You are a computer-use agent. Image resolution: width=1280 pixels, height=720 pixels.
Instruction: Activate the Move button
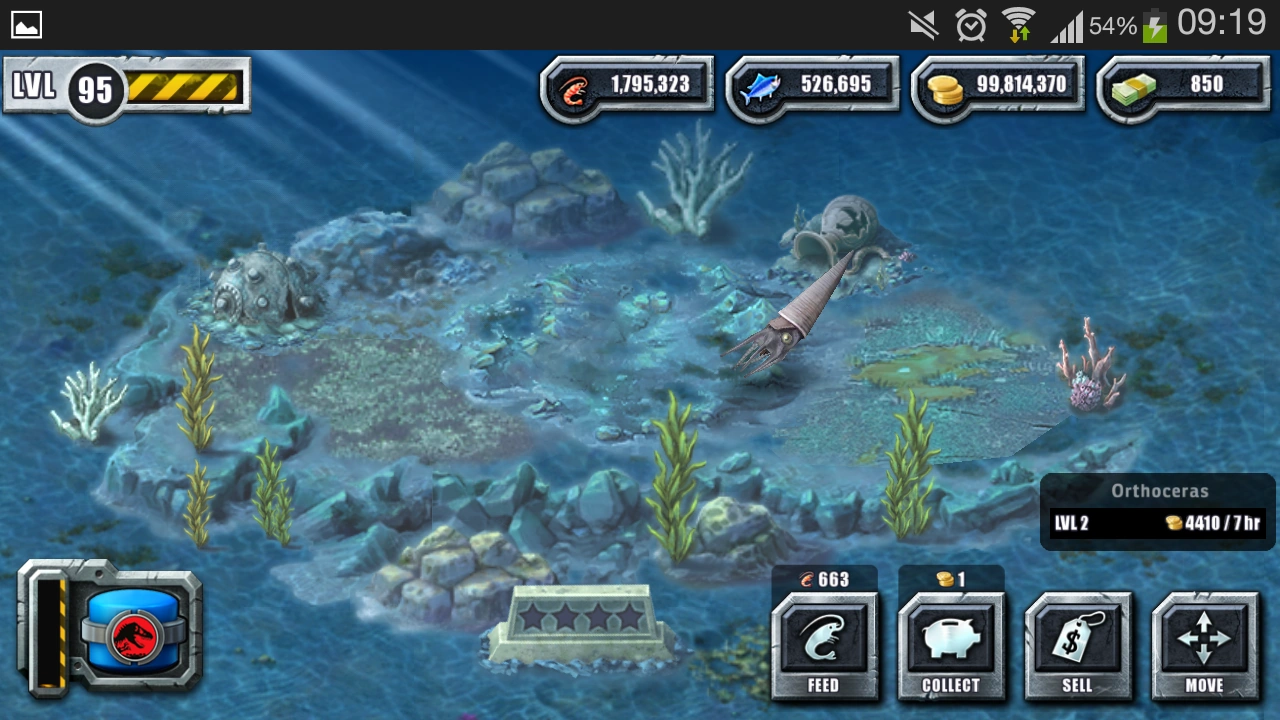[x=1204, y=645]
